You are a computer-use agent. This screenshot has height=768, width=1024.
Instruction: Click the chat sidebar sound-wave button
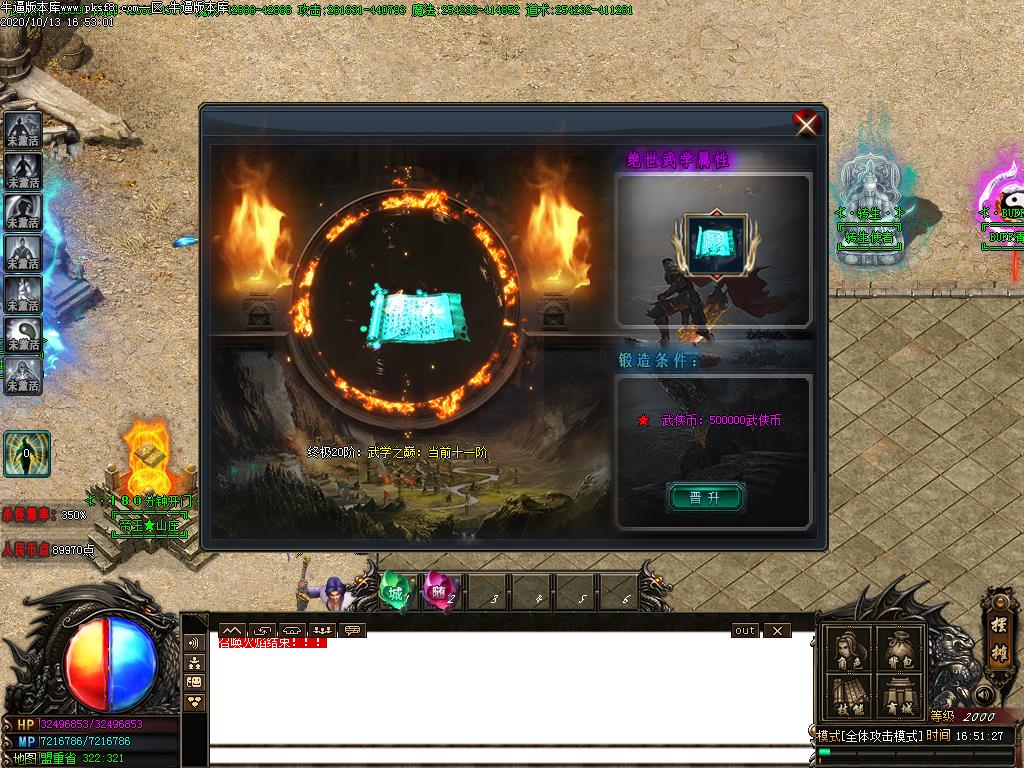195,642
